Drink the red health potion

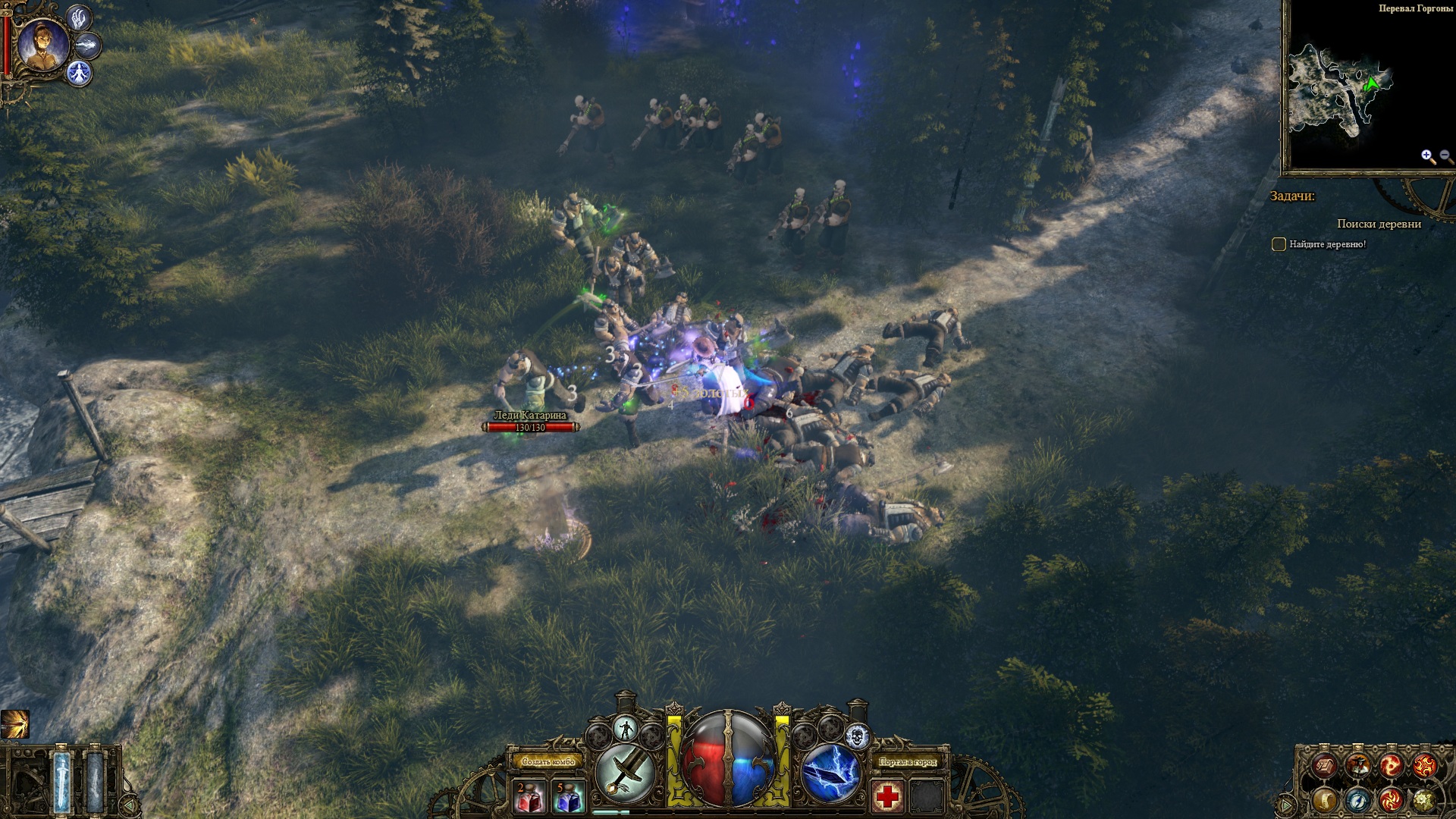pos(530,797)
